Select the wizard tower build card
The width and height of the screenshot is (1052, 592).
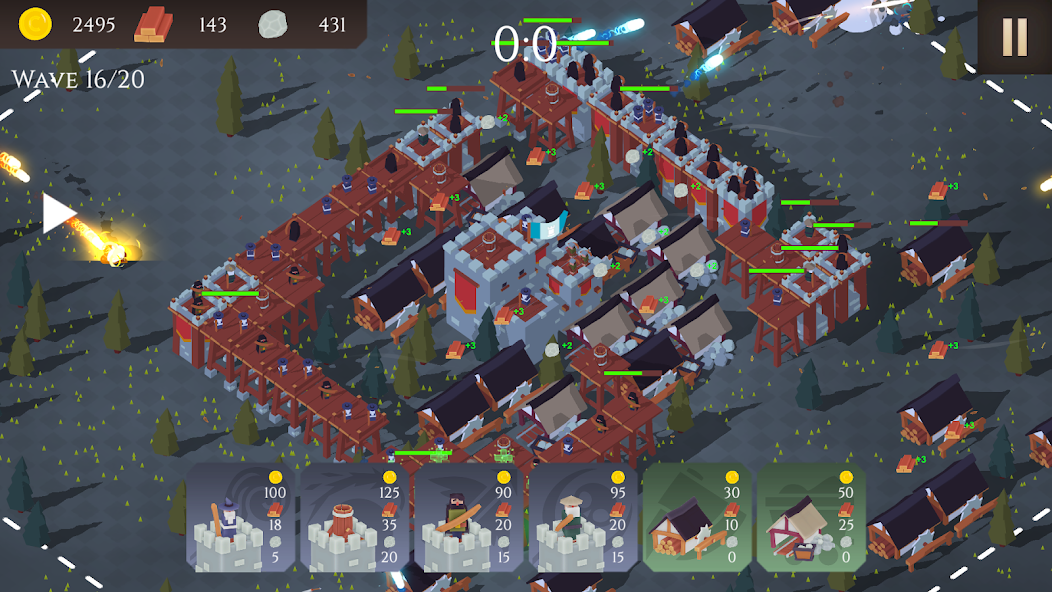240,517
